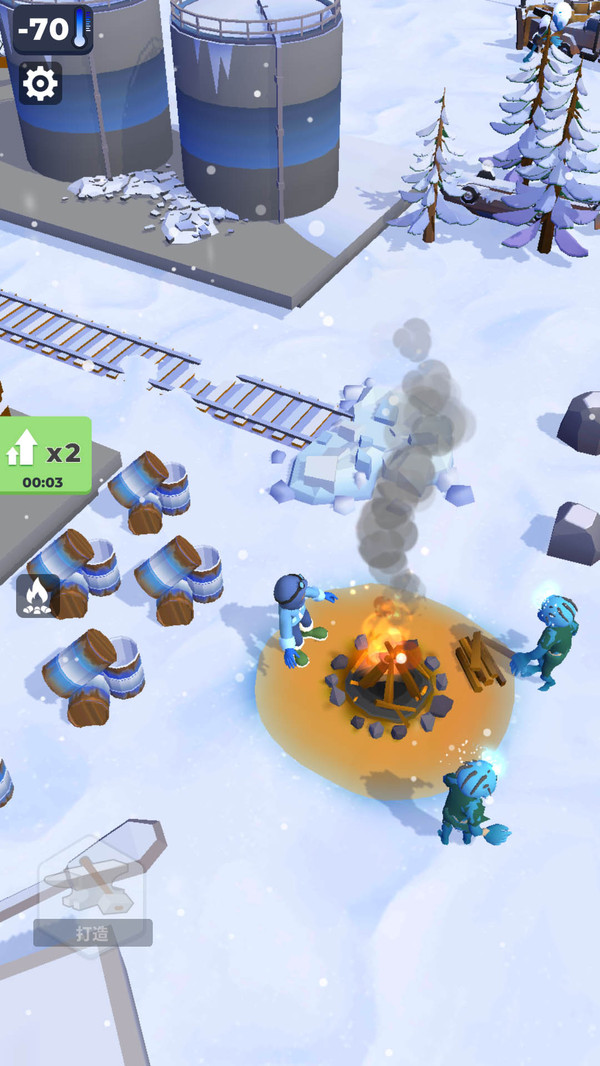Activate the green x2 boost button
600x1066 pixels.
point(45,455)
